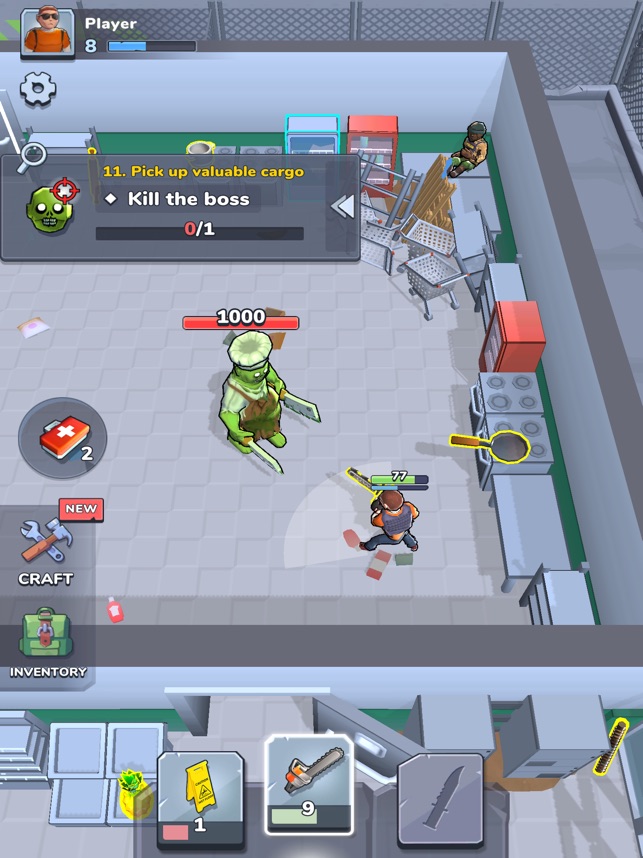Collapse the quest panel with arrow
643x858 pixels.
343,206
